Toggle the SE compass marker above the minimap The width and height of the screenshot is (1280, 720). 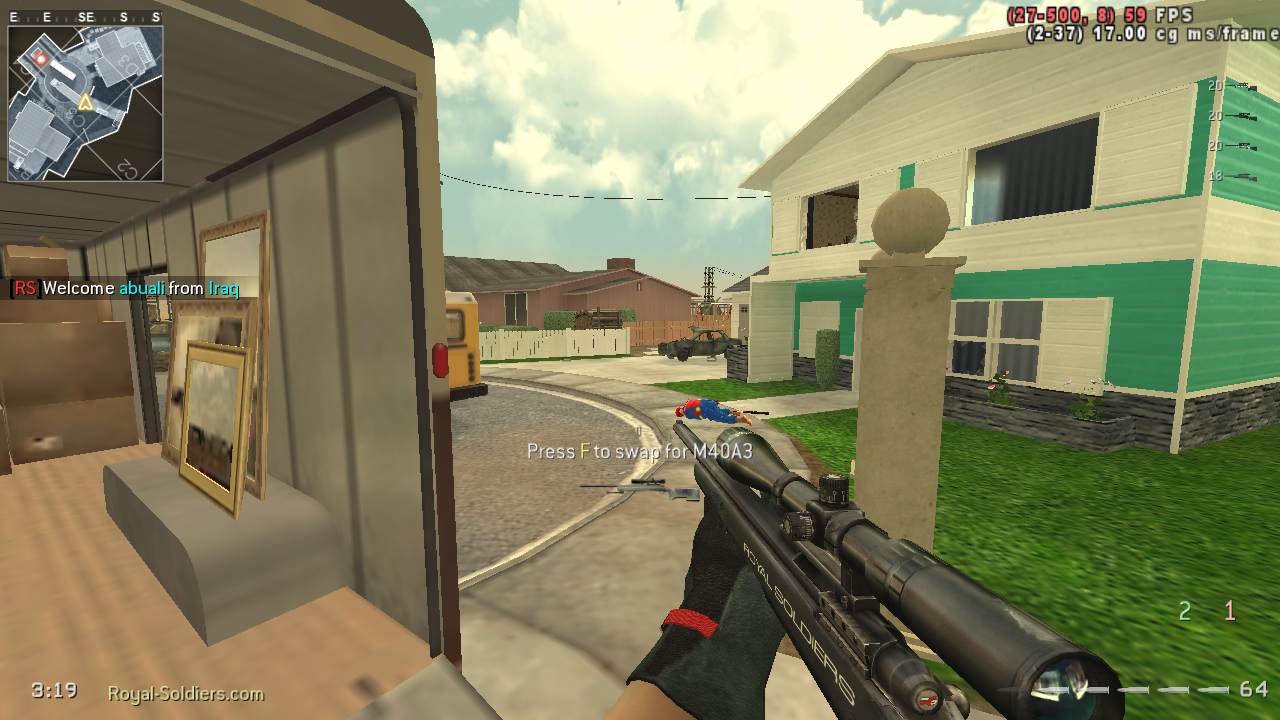pos(86,16)
